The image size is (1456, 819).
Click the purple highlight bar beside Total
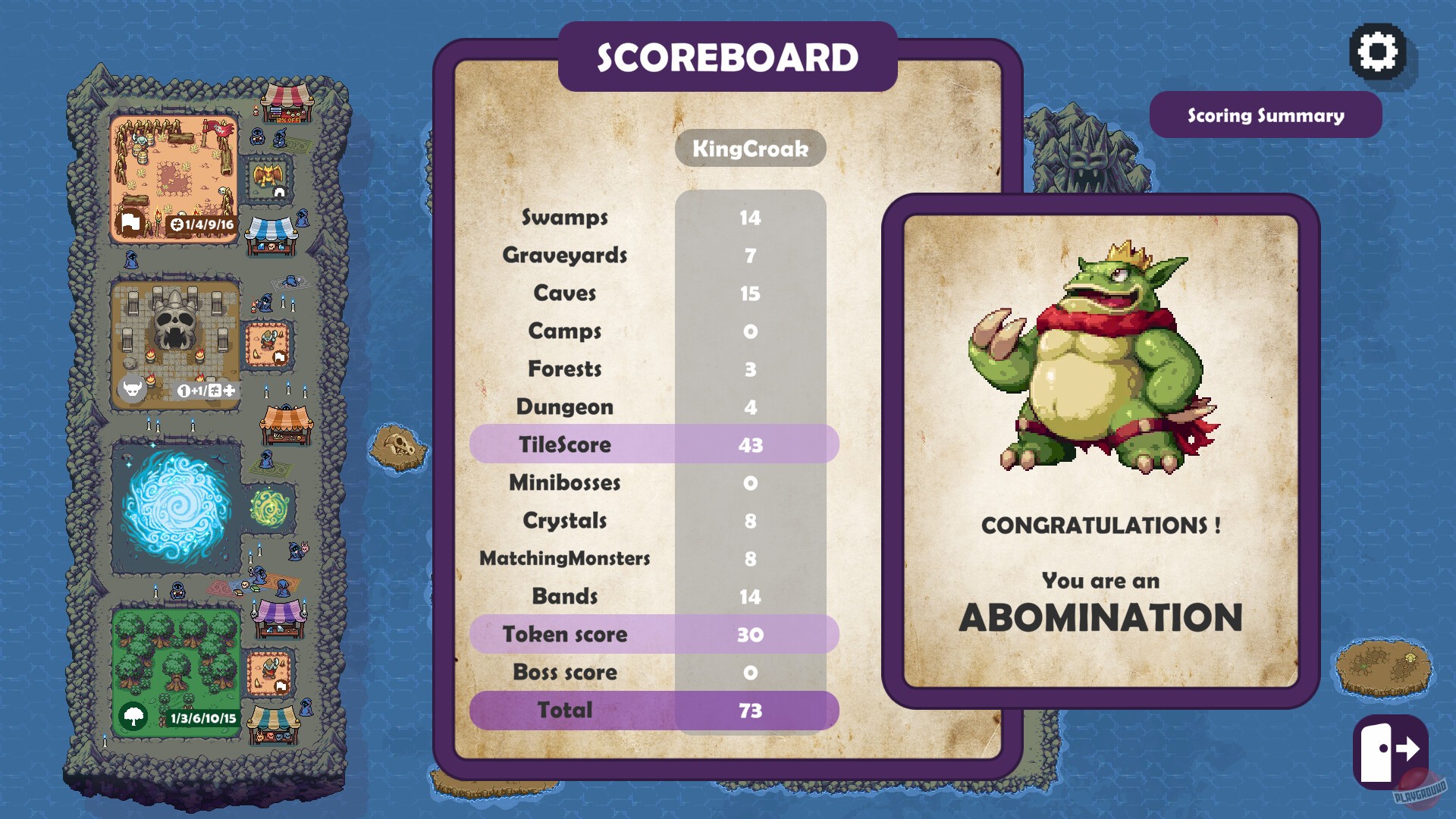pos(751,711)
